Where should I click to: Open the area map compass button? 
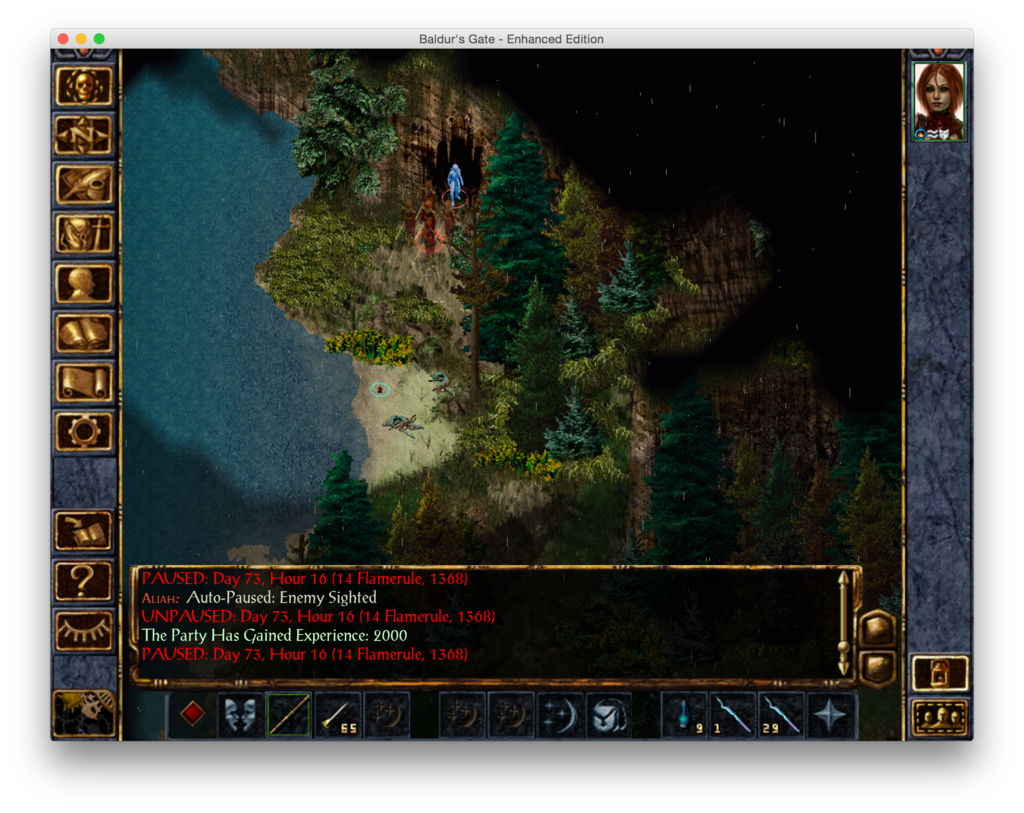pyautogui.click(x=84, y=135)
